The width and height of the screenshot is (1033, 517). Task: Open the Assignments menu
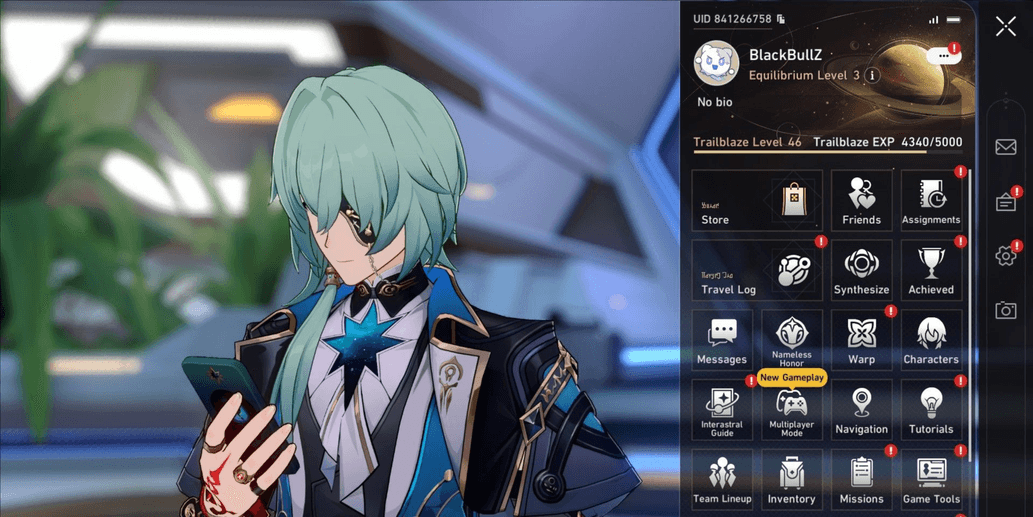931,201
